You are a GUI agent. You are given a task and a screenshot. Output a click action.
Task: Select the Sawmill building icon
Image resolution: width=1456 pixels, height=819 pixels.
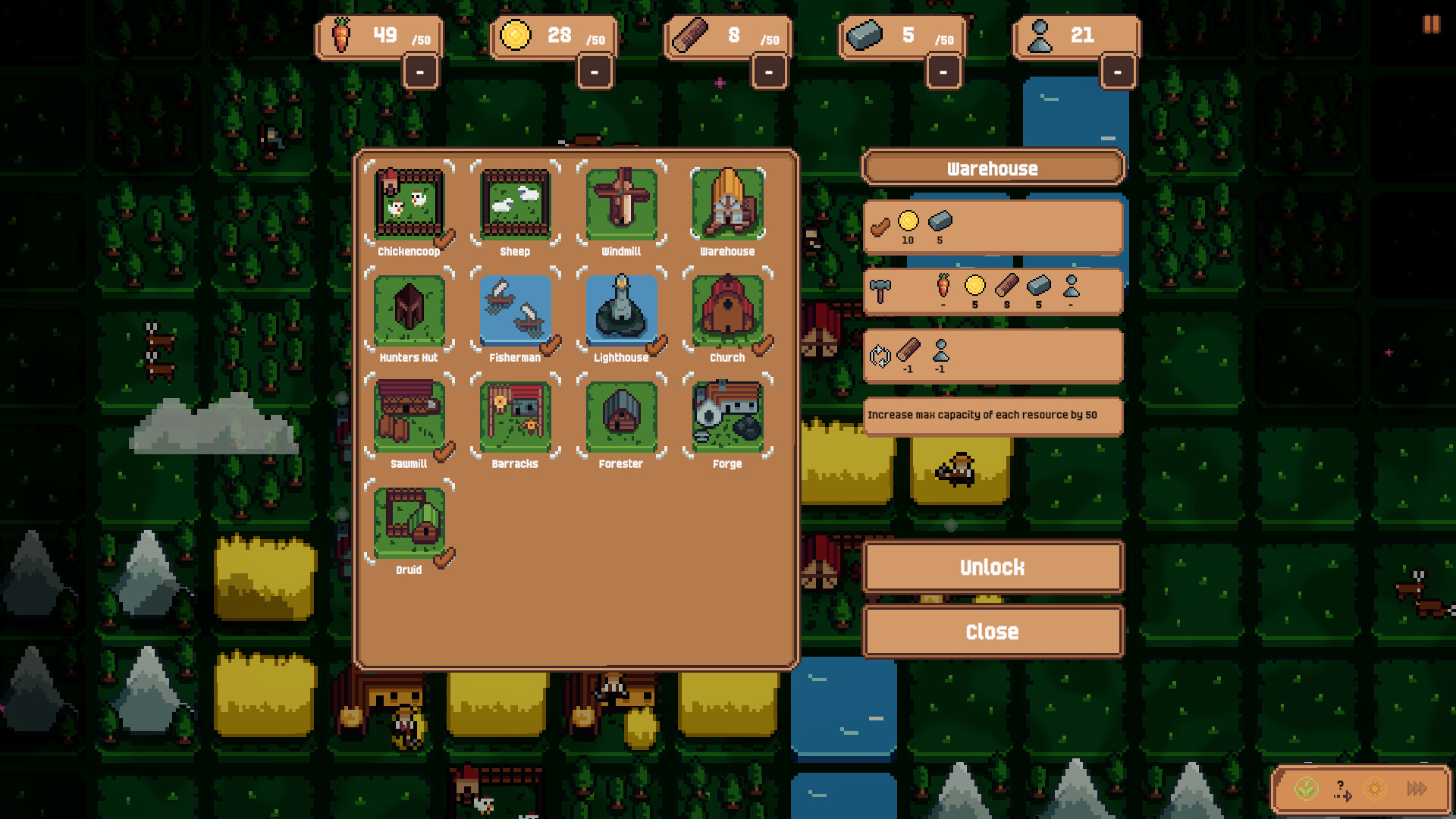point(409,417)
